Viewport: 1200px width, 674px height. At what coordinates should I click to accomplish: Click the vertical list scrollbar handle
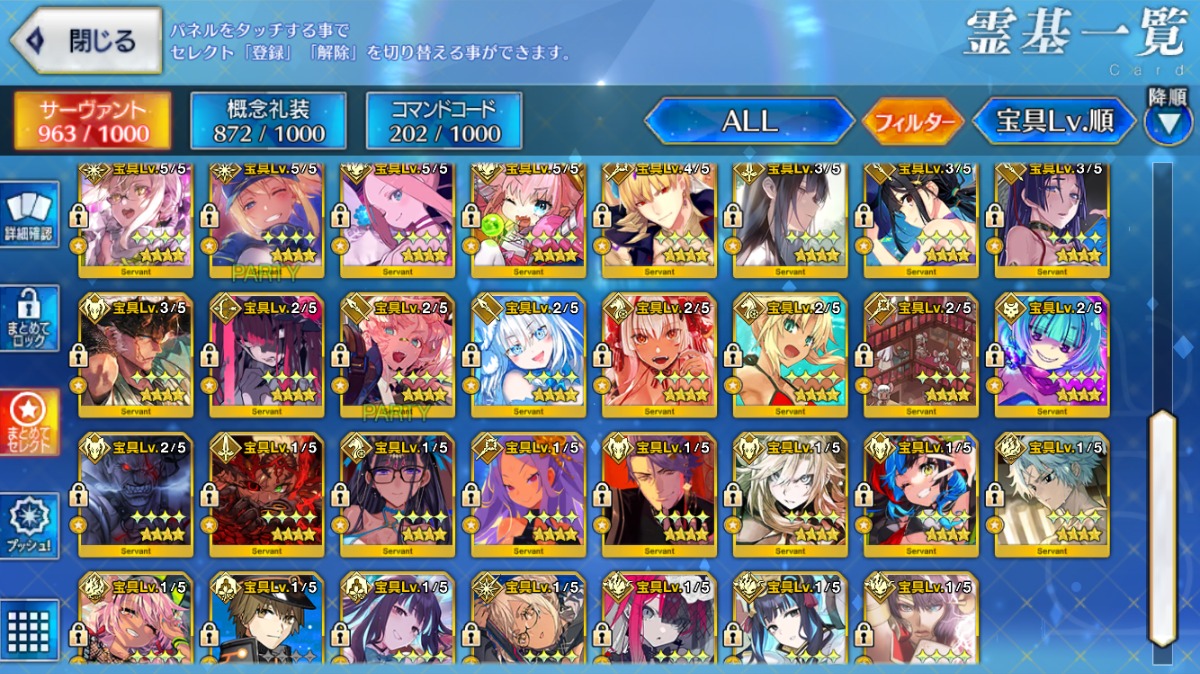coord(1162,527)
